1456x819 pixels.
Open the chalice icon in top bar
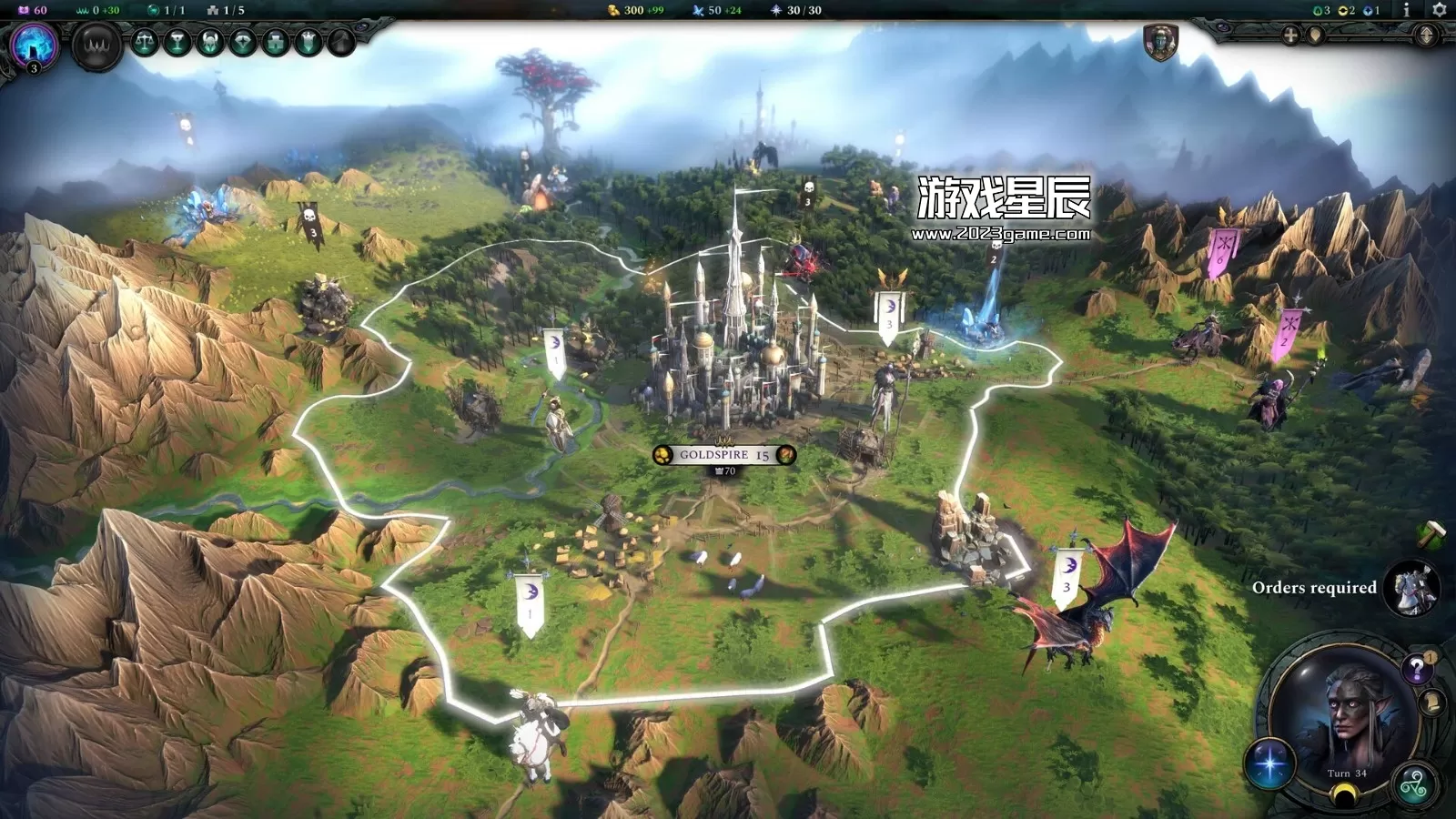177,42
